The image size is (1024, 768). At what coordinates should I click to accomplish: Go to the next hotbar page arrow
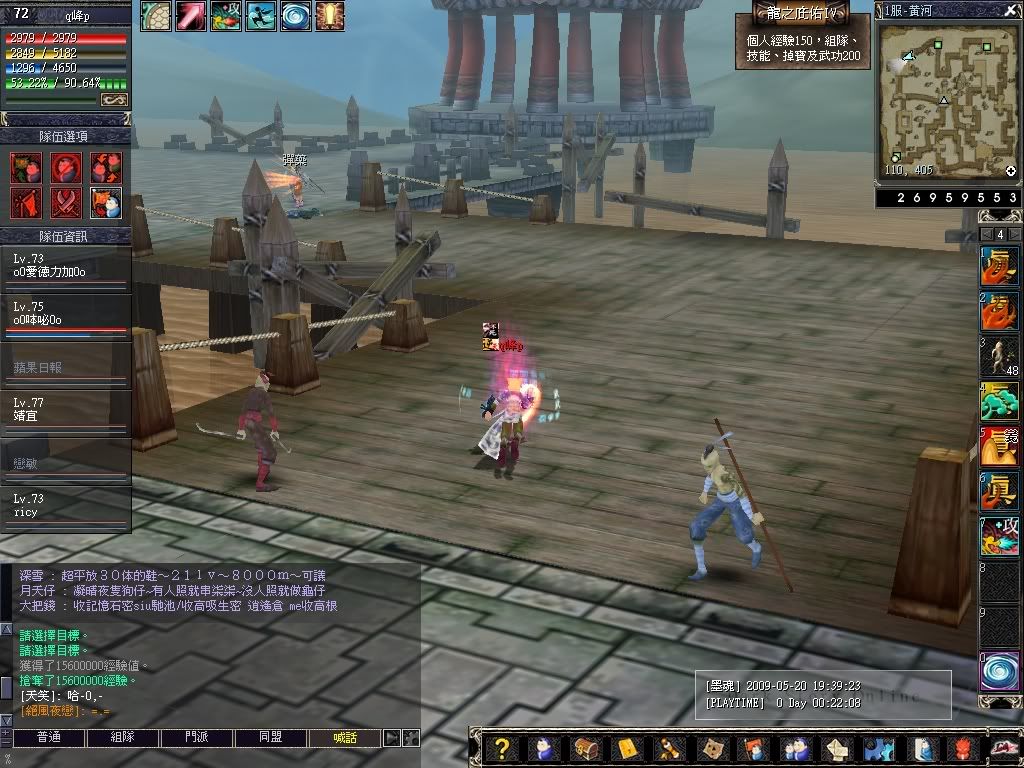[x=1015, y=234]
